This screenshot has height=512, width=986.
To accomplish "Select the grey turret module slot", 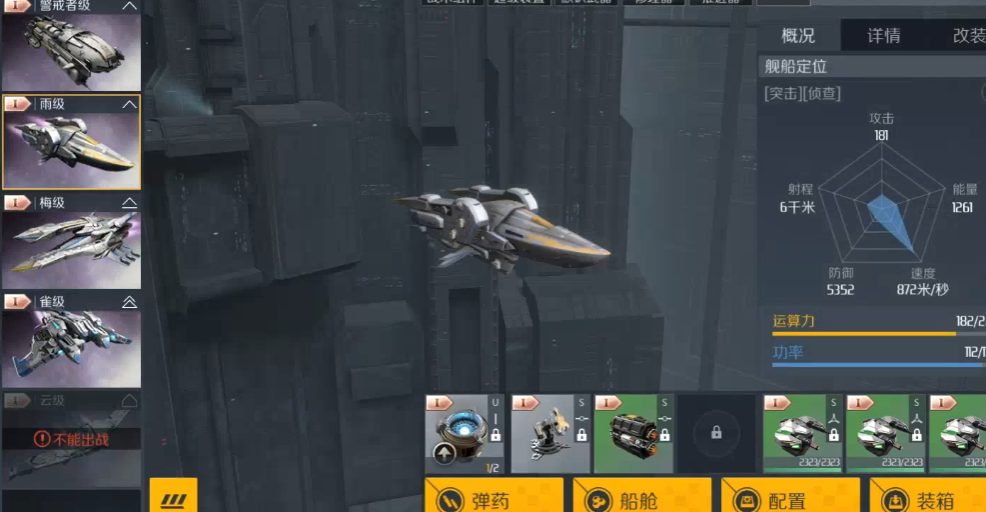I will coord(549,434).
